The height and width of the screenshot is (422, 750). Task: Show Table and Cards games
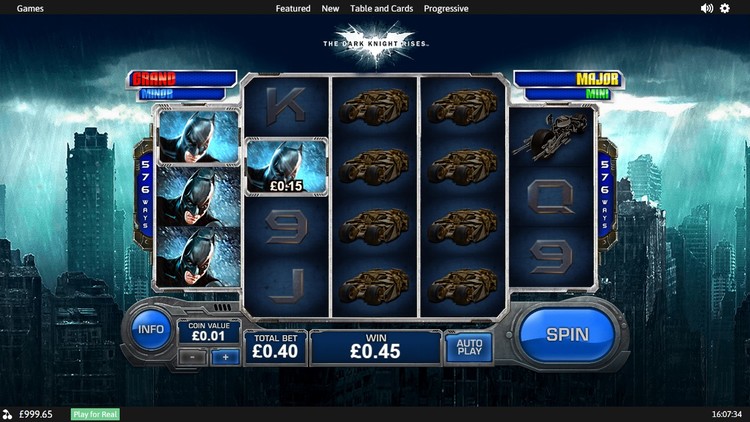pos(381,8)
